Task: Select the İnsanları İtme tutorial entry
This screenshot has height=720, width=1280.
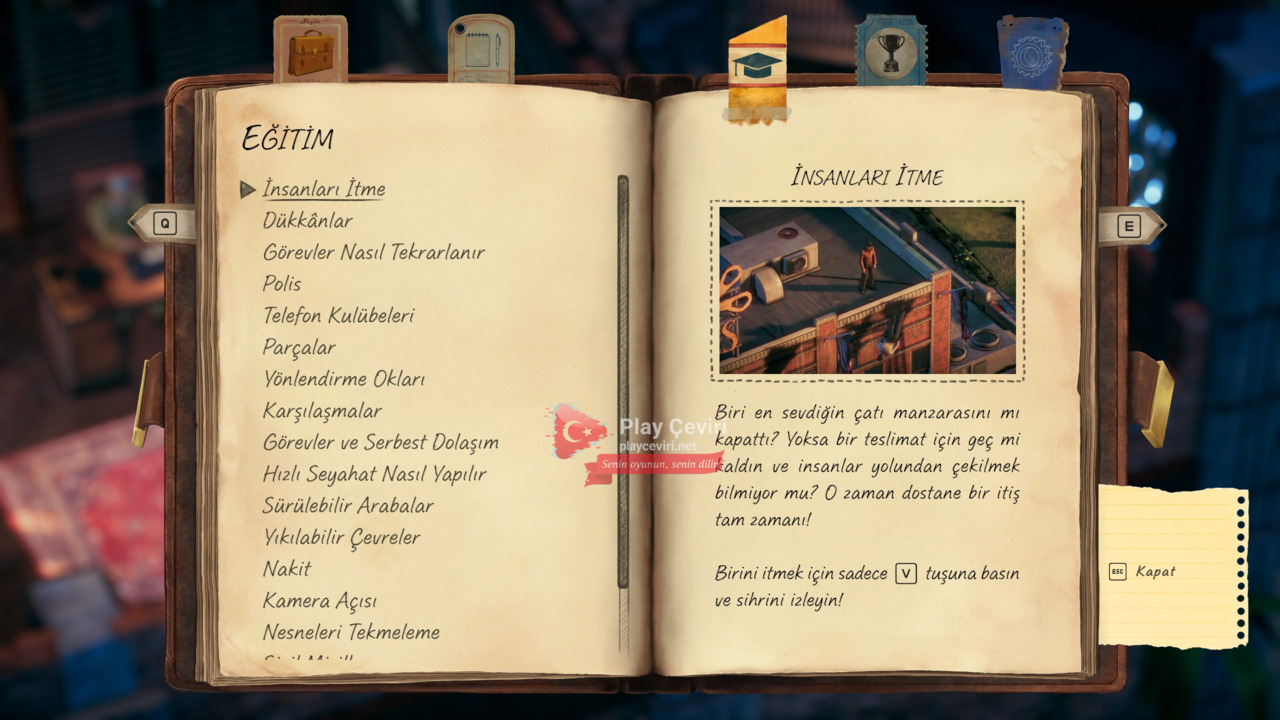Action: click(x=323, y=189)
